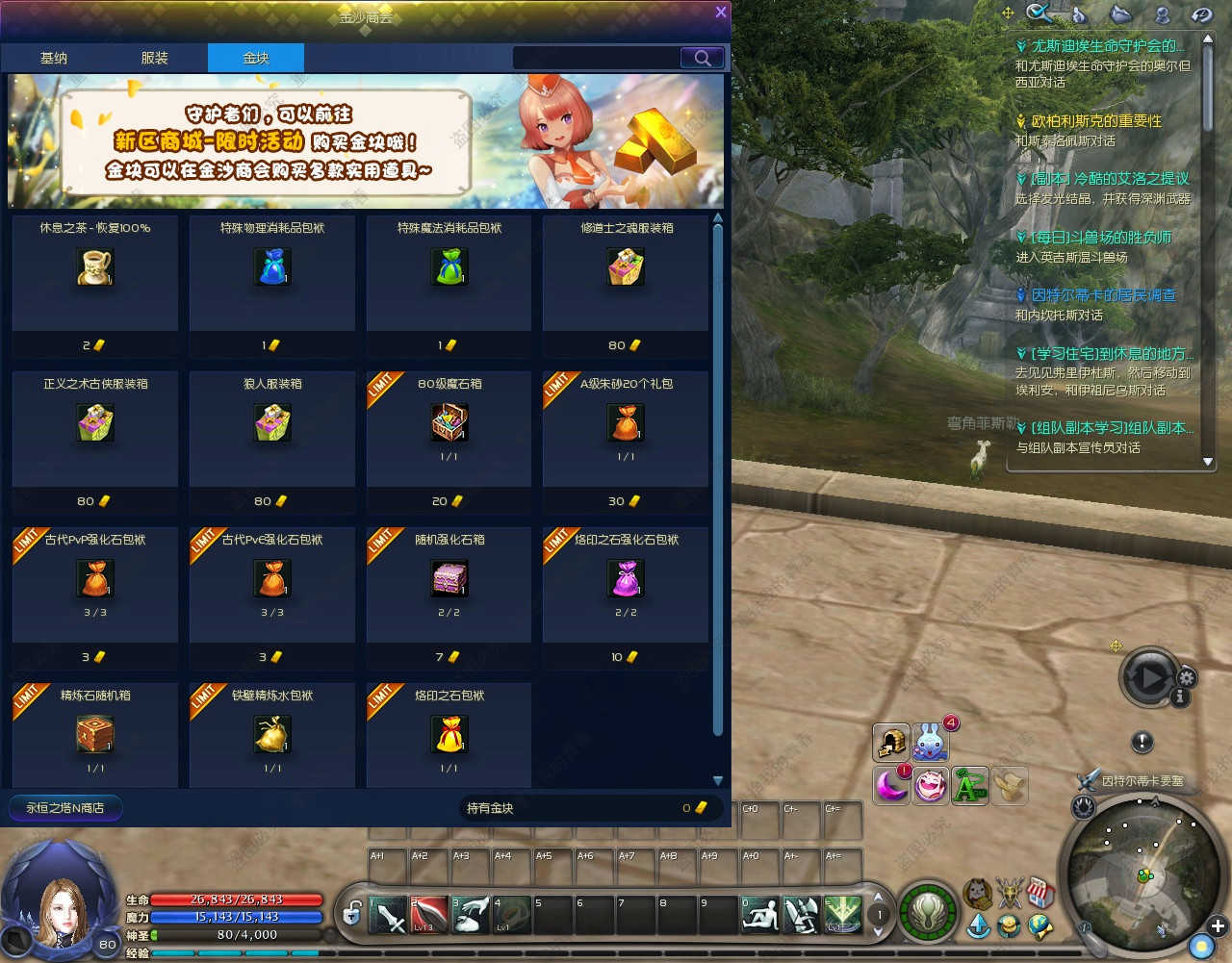Select the 修道士之魂服装箱 item
The height and width of the screenshot is (963, 1232).
click(626, 267)
